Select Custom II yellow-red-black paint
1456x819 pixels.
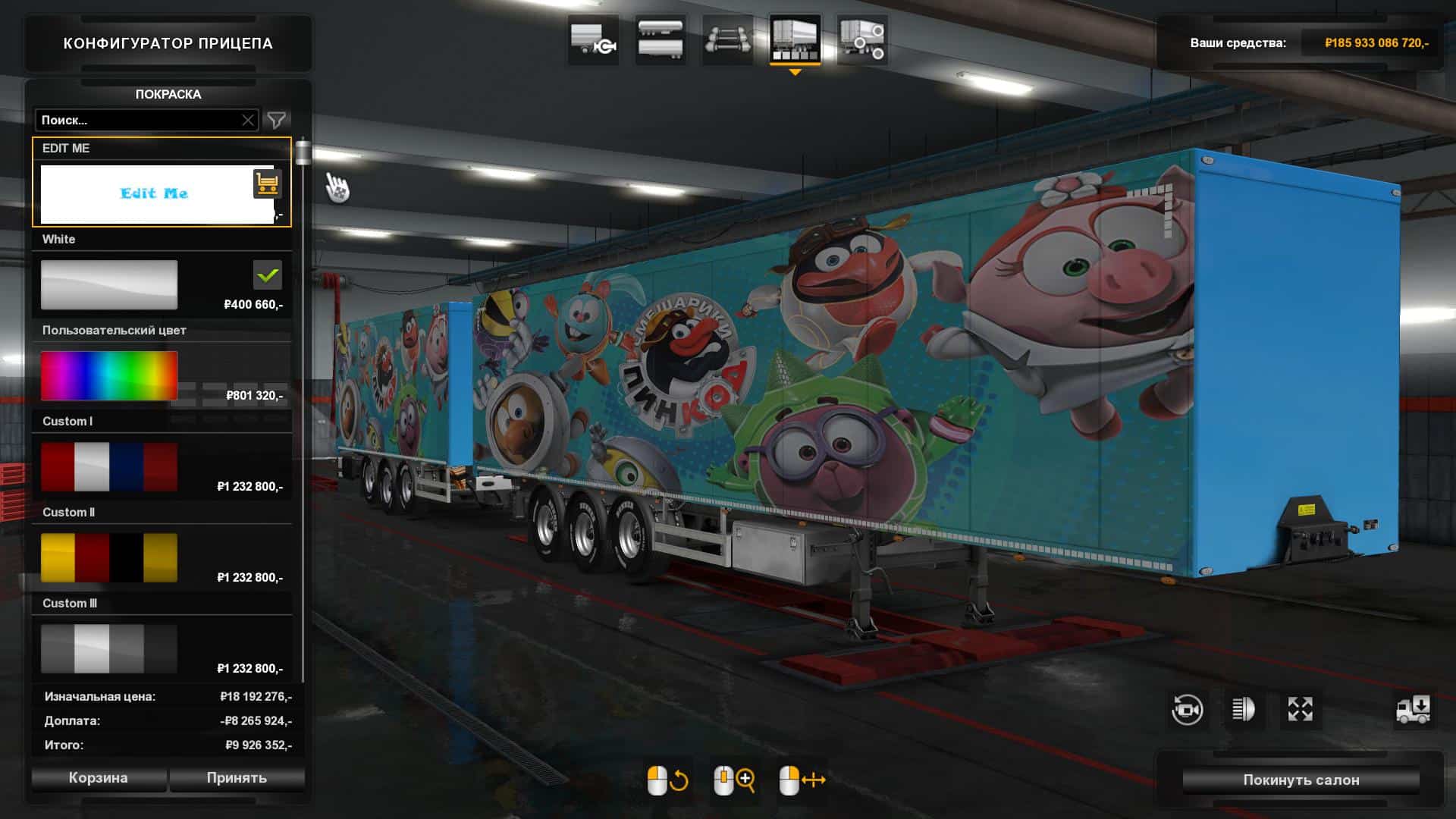pos(109,557)
